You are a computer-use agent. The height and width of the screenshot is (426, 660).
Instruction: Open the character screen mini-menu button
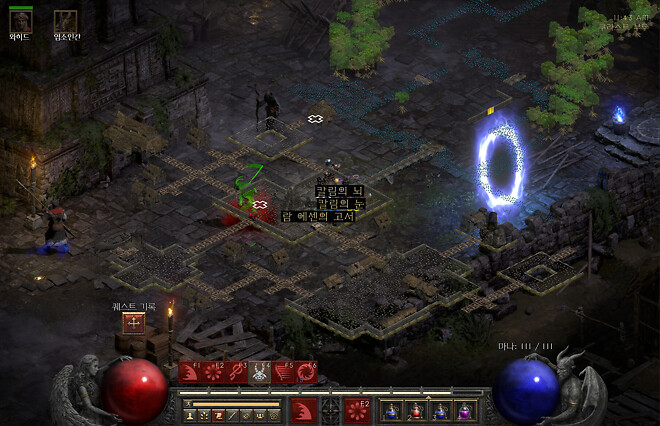click(x=188, y=414)
